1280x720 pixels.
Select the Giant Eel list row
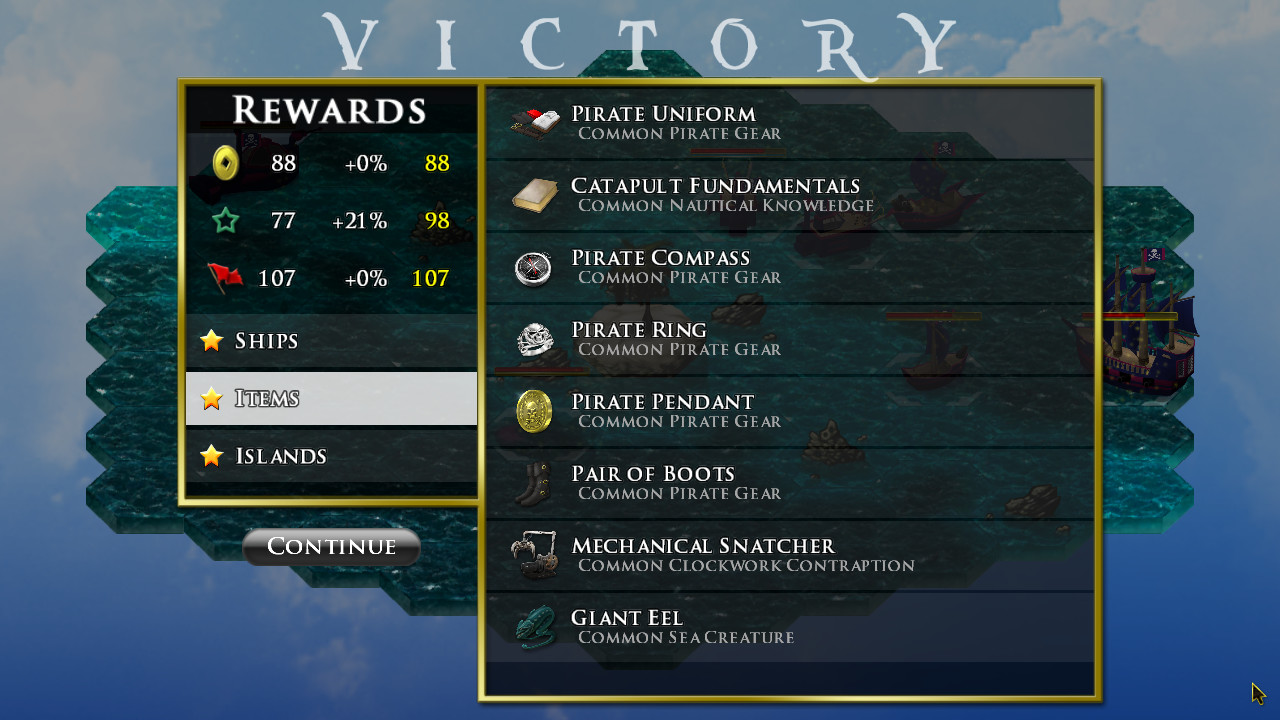pyautogui.click(x=700, y=626)
